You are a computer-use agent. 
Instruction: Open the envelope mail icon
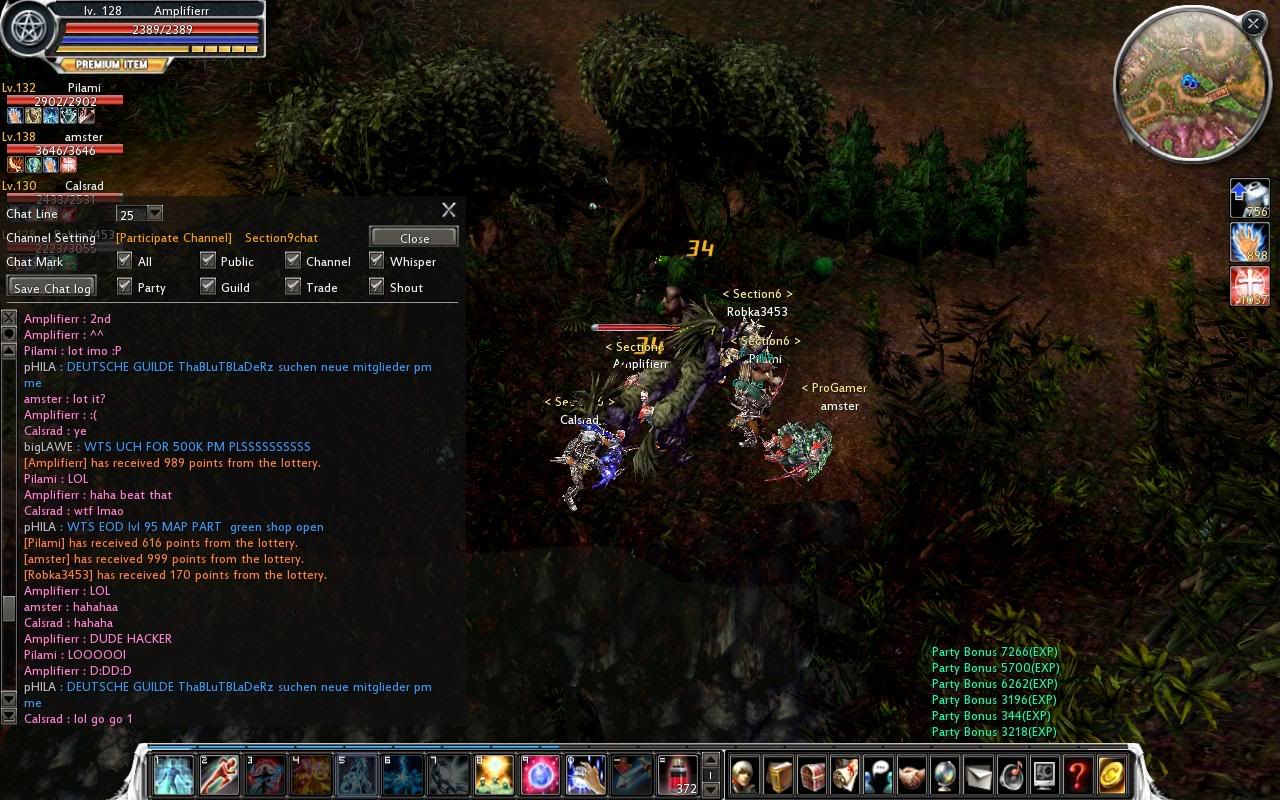(978, 775)
